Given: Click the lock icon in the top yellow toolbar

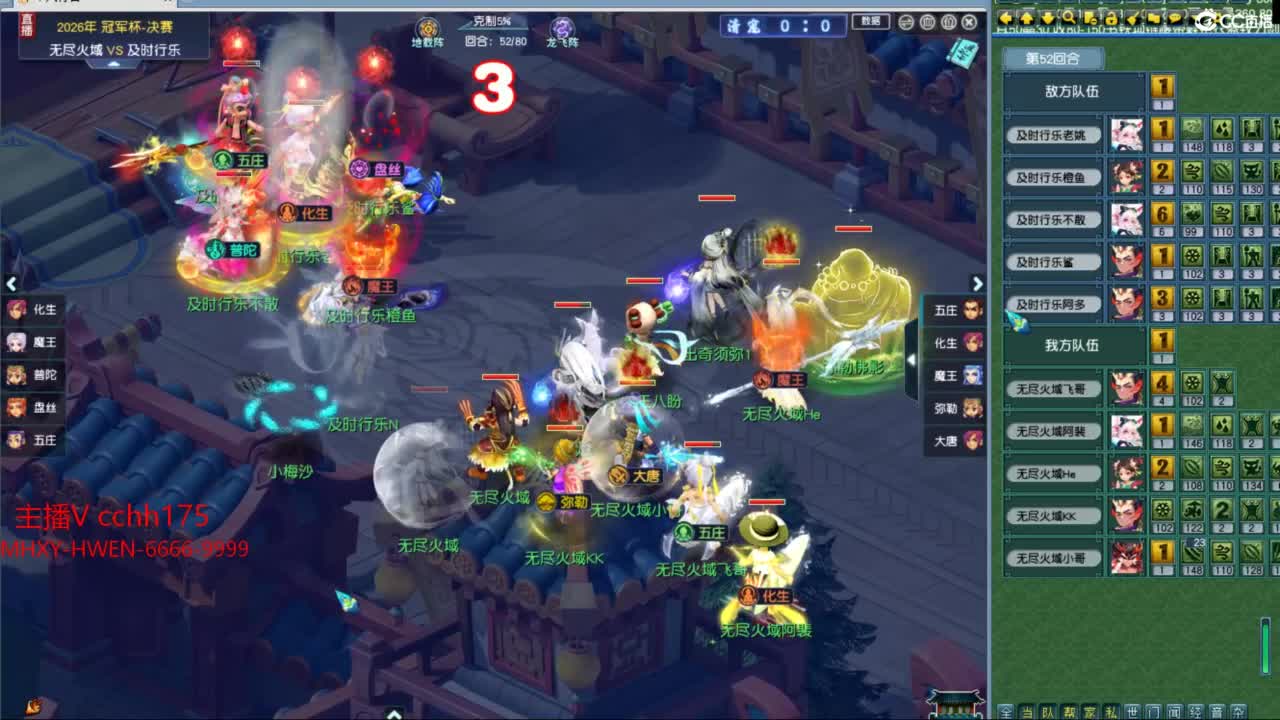Looking at the screenshot, I should (x=1112, y=18).
